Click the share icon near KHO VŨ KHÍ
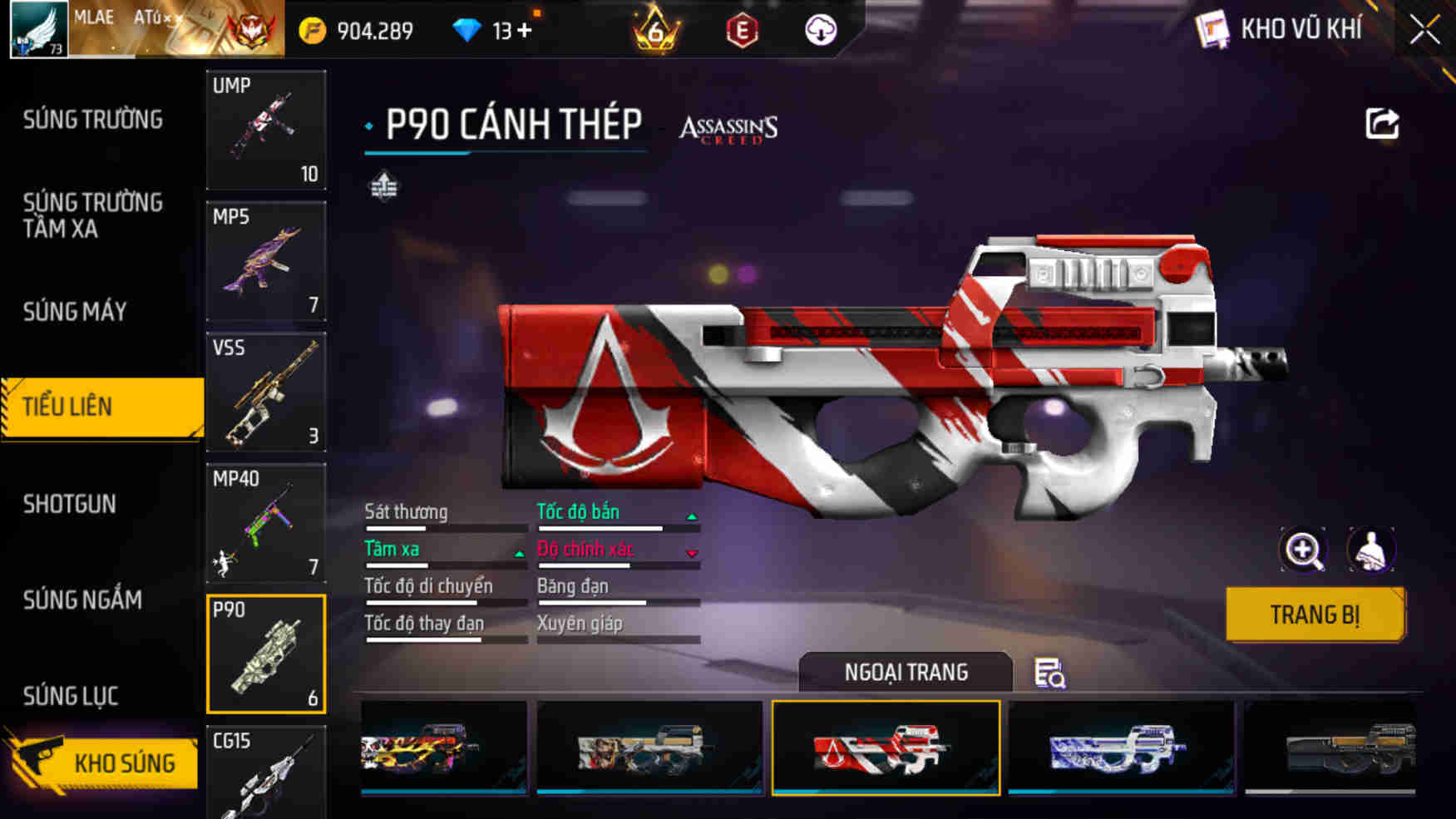The image size is (1456, 819). (x=1381, y=124)
